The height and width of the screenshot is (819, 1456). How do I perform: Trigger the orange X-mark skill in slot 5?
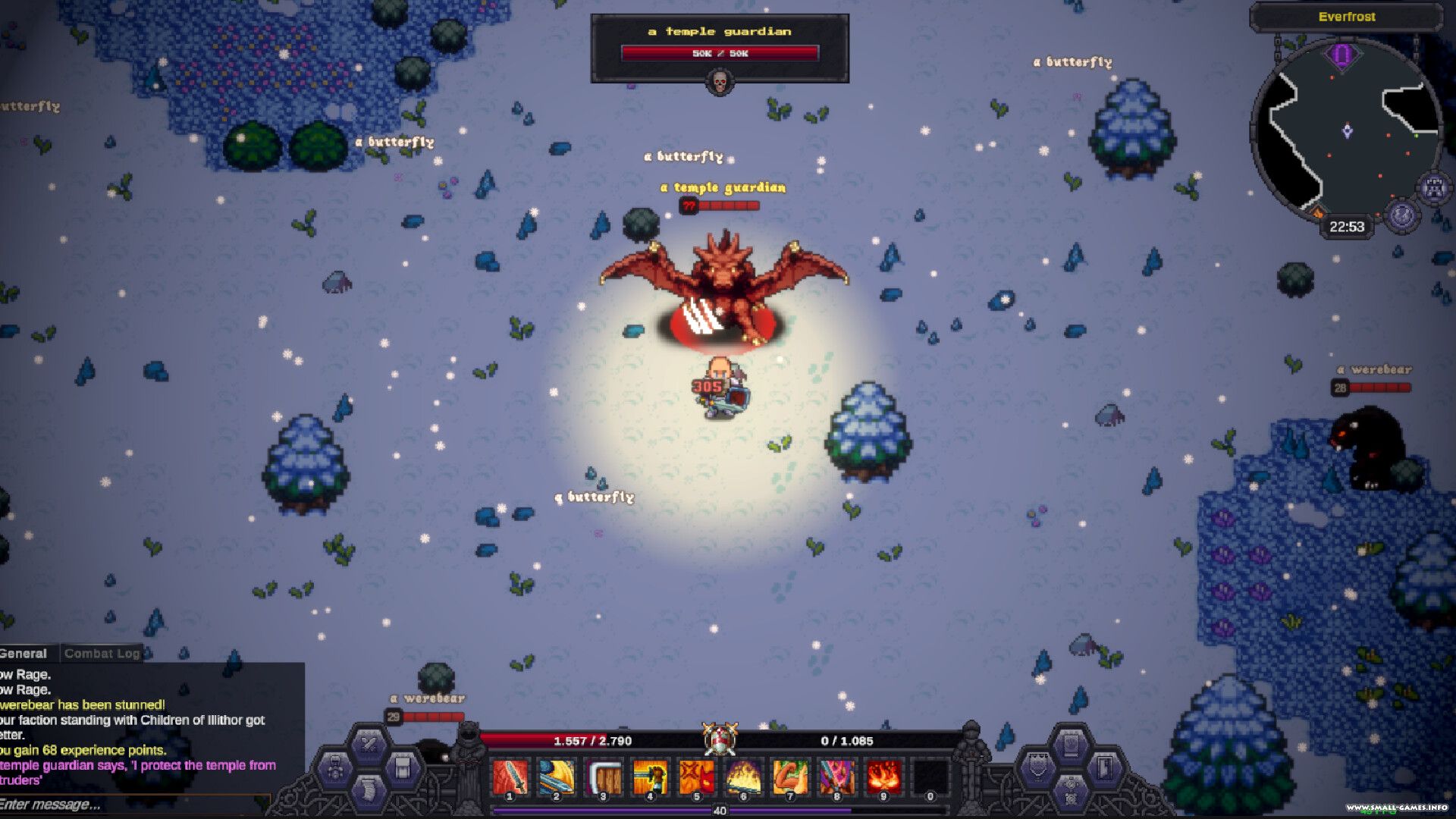697,776
